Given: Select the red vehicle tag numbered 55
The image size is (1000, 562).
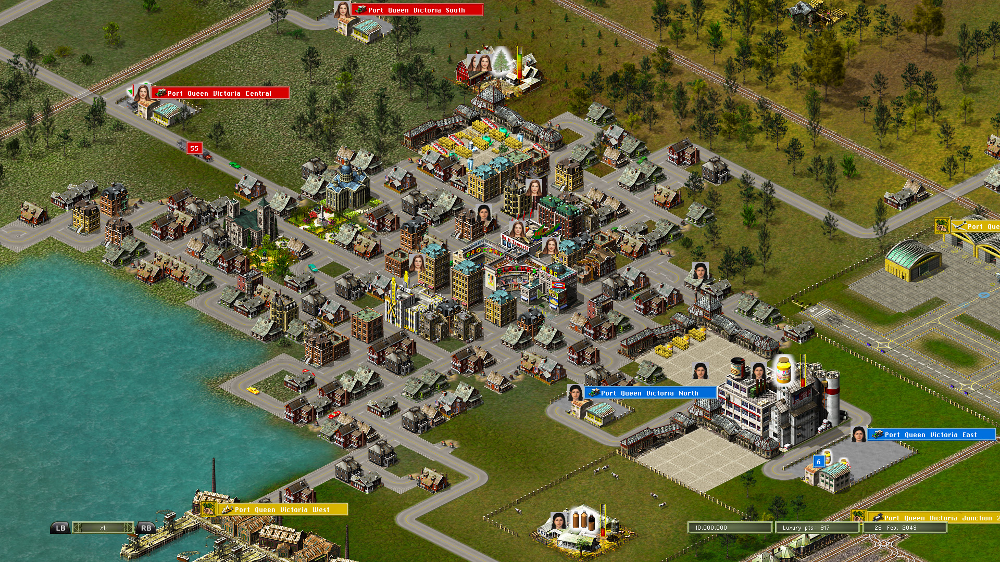Looking at the screenshot, I should pos(194,148).
